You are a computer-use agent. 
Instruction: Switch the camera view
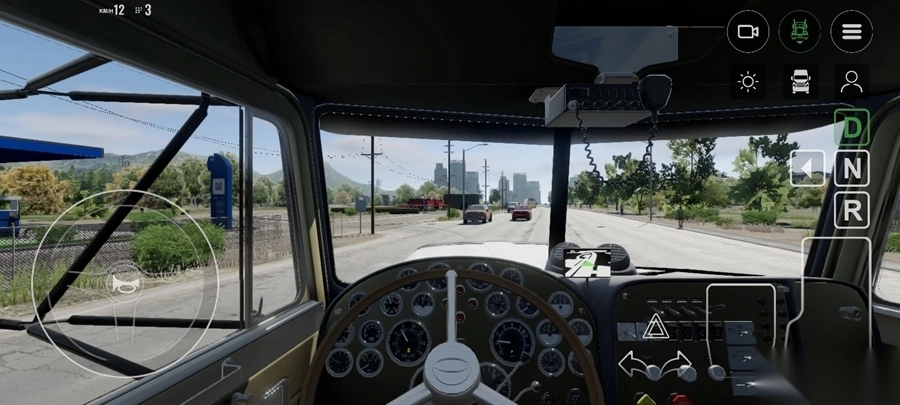pyautogui.click(x=748, y=32)
